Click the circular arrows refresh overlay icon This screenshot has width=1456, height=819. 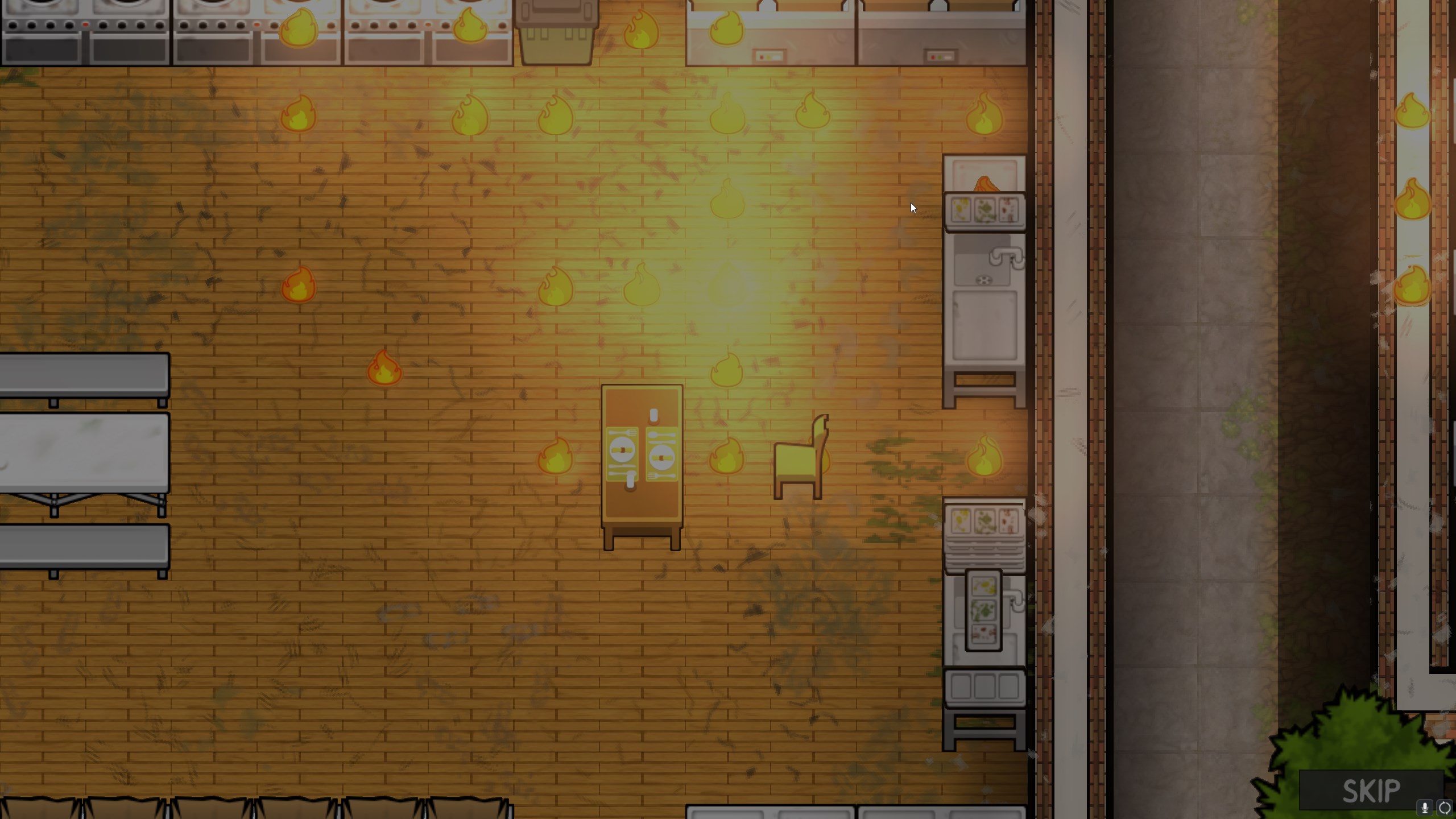(x=1445, y=808)
